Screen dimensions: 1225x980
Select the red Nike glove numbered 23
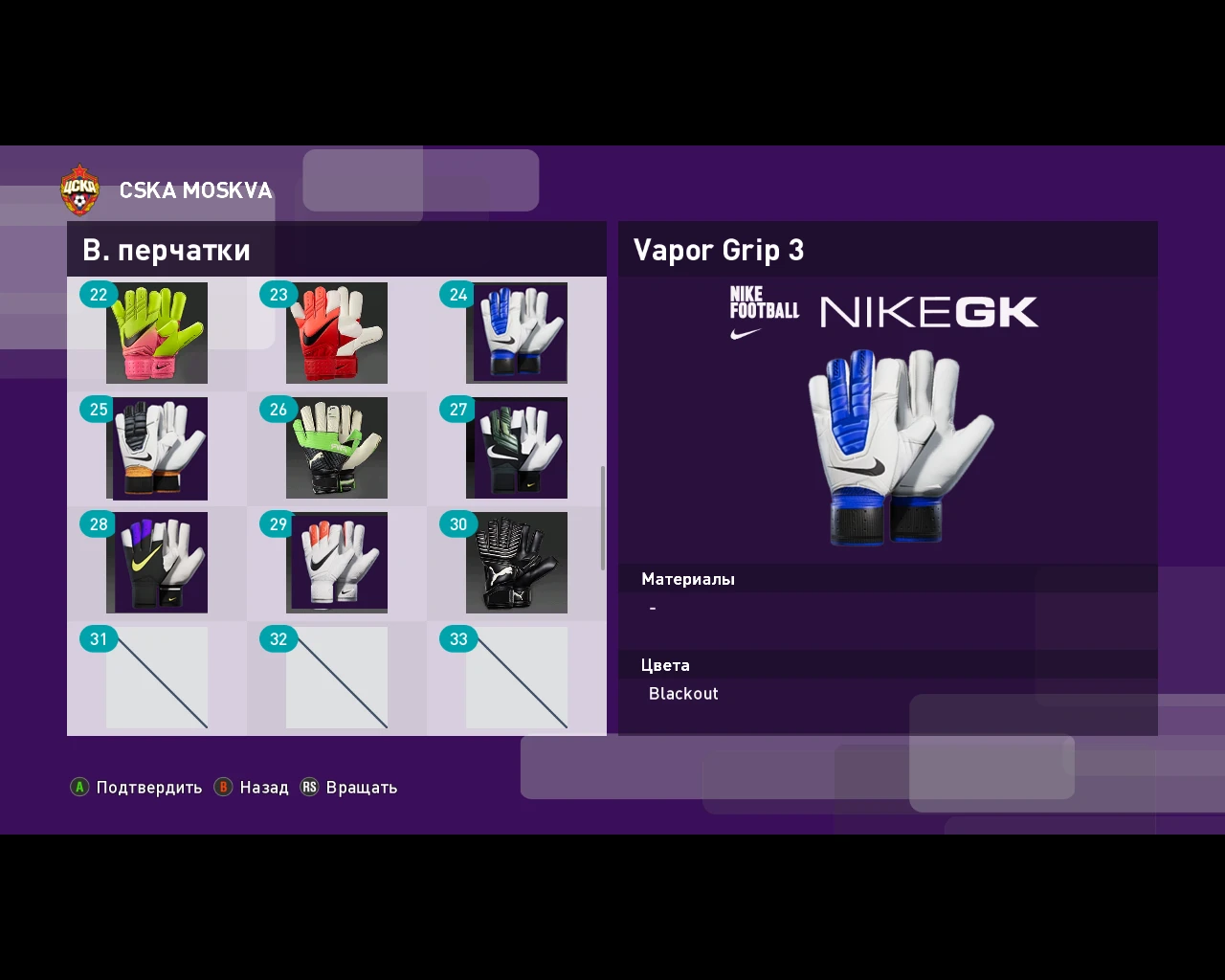coord(337,333)
